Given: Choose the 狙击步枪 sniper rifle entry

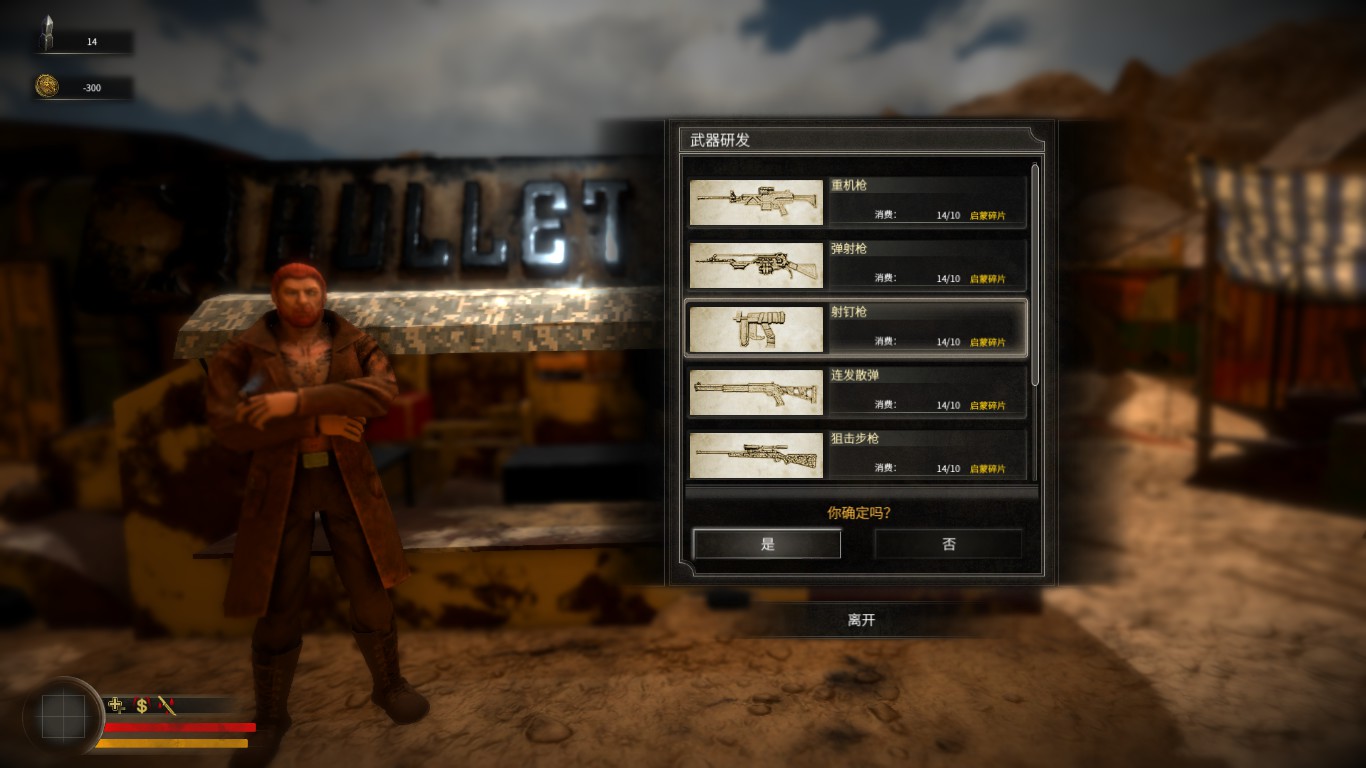Looking at the screenshot, I should (857, 454).
